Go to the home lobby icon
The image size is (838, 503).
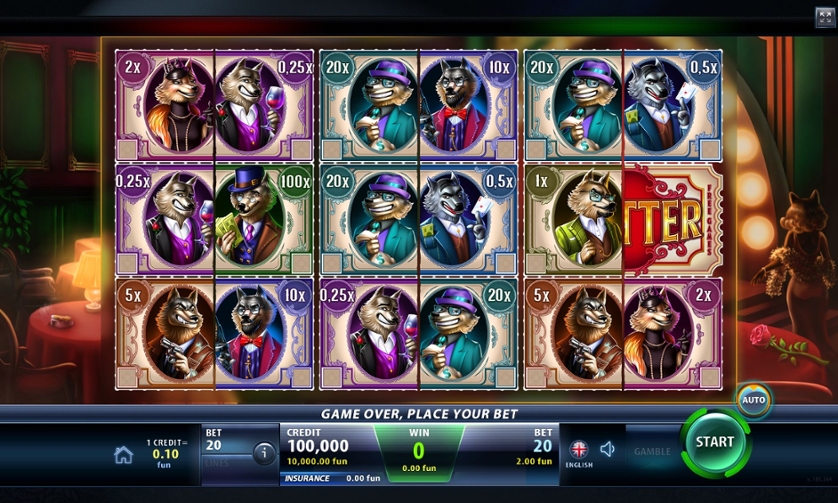click(124, 455)
